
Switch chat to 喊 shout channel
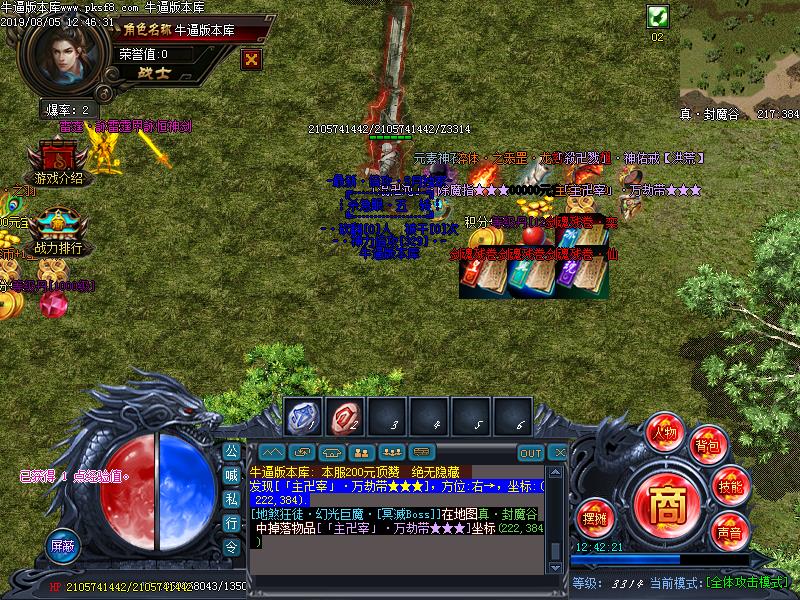pyautogui.click(x=231, y=474)
